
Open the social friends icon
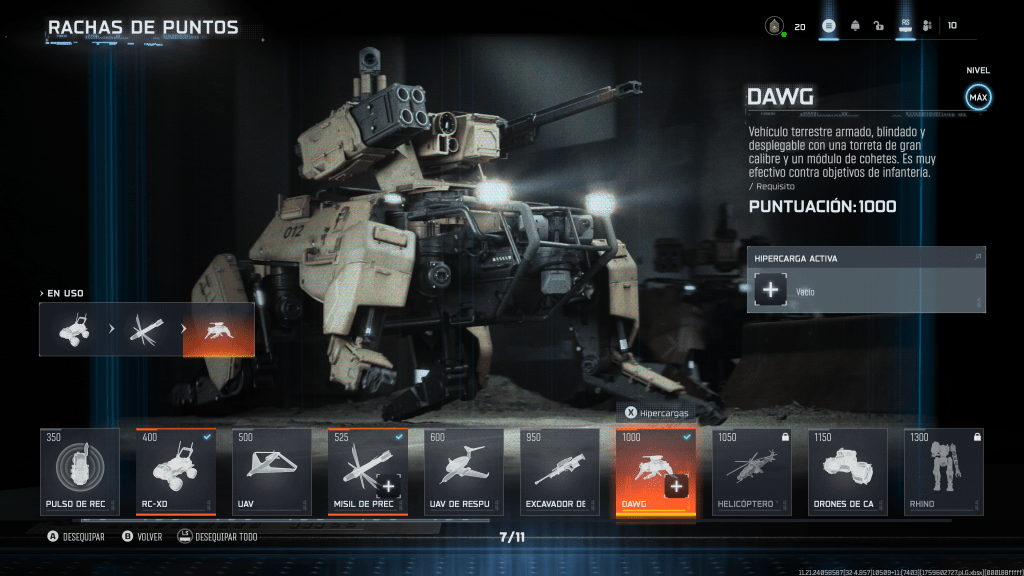(927, 26)
